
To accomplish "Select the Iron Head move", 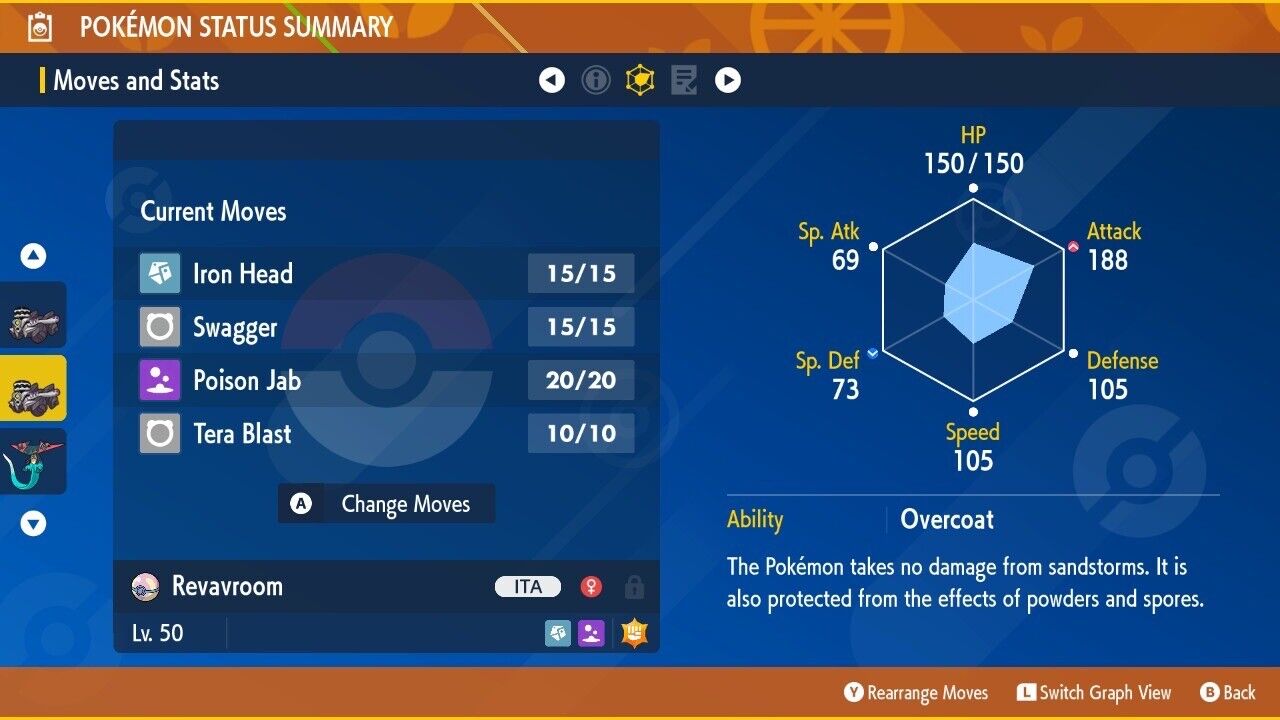I will (x=386, y=274).
